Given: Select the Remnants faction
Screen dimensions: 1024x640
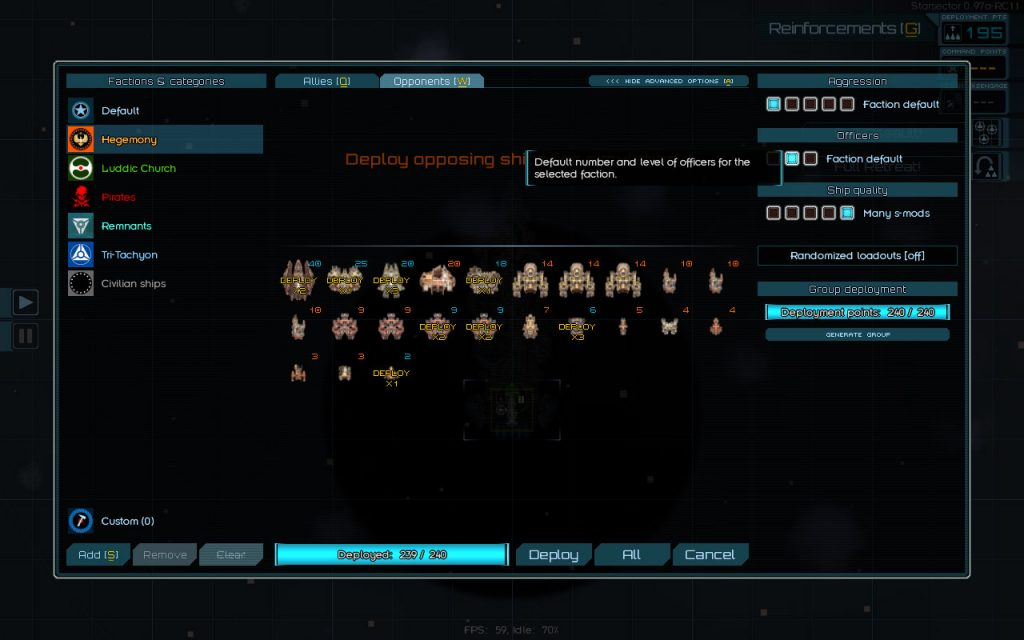Looking at the screenshot, I should pyautogui.click(x=126, y=226).
